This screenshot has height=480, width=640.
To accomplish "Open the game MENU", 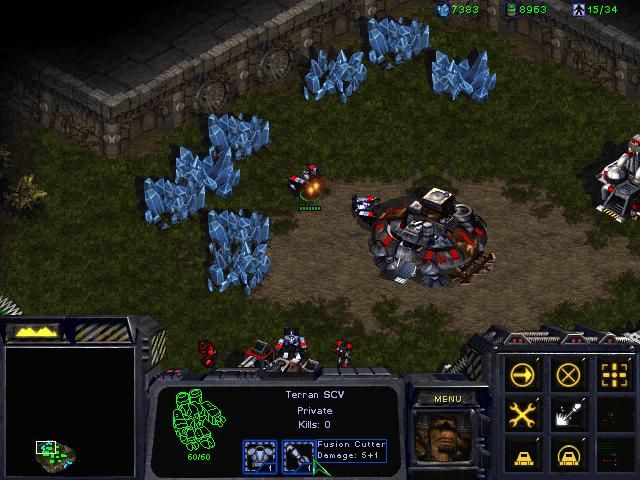I will [447, 399].
